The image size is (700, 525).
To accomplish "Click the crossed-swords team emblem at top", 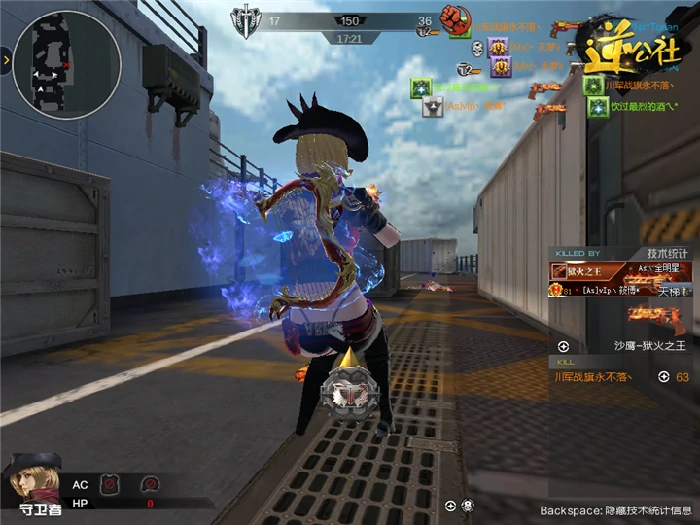I will click(x=245, y=20).
